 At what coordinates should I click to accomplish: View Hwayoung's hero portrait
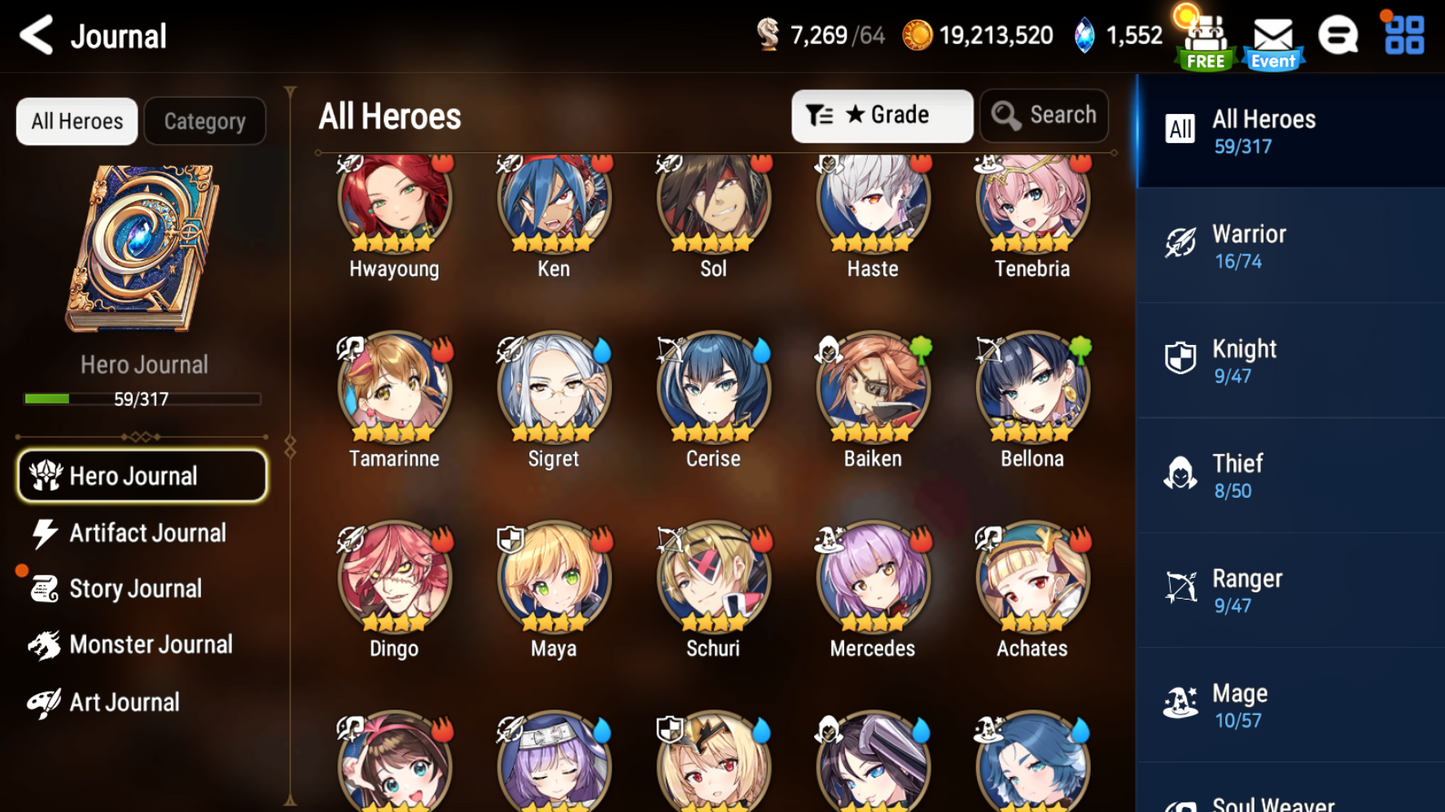393,200
